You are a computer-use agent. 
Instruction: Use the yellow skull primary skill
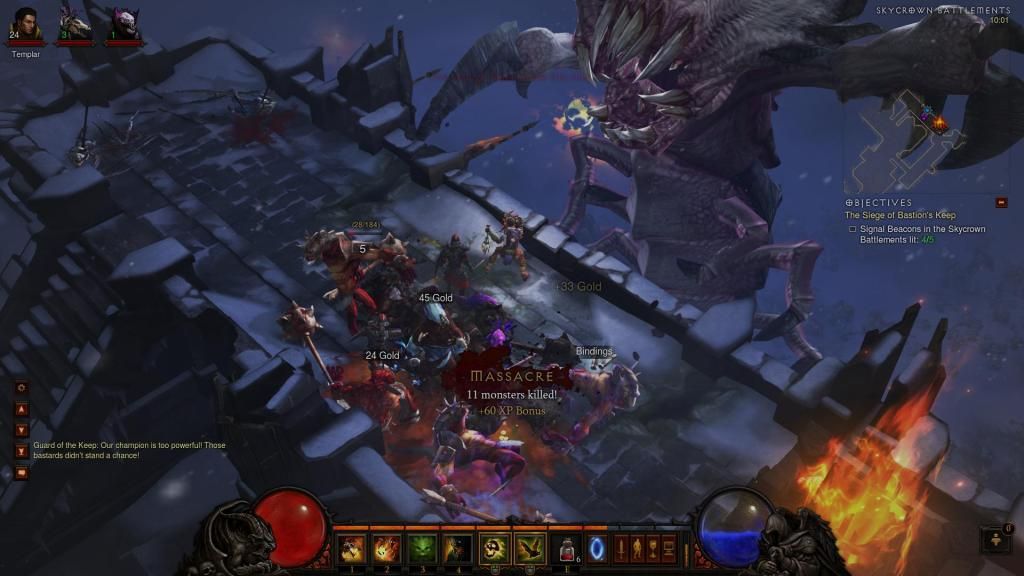[495, 547]
